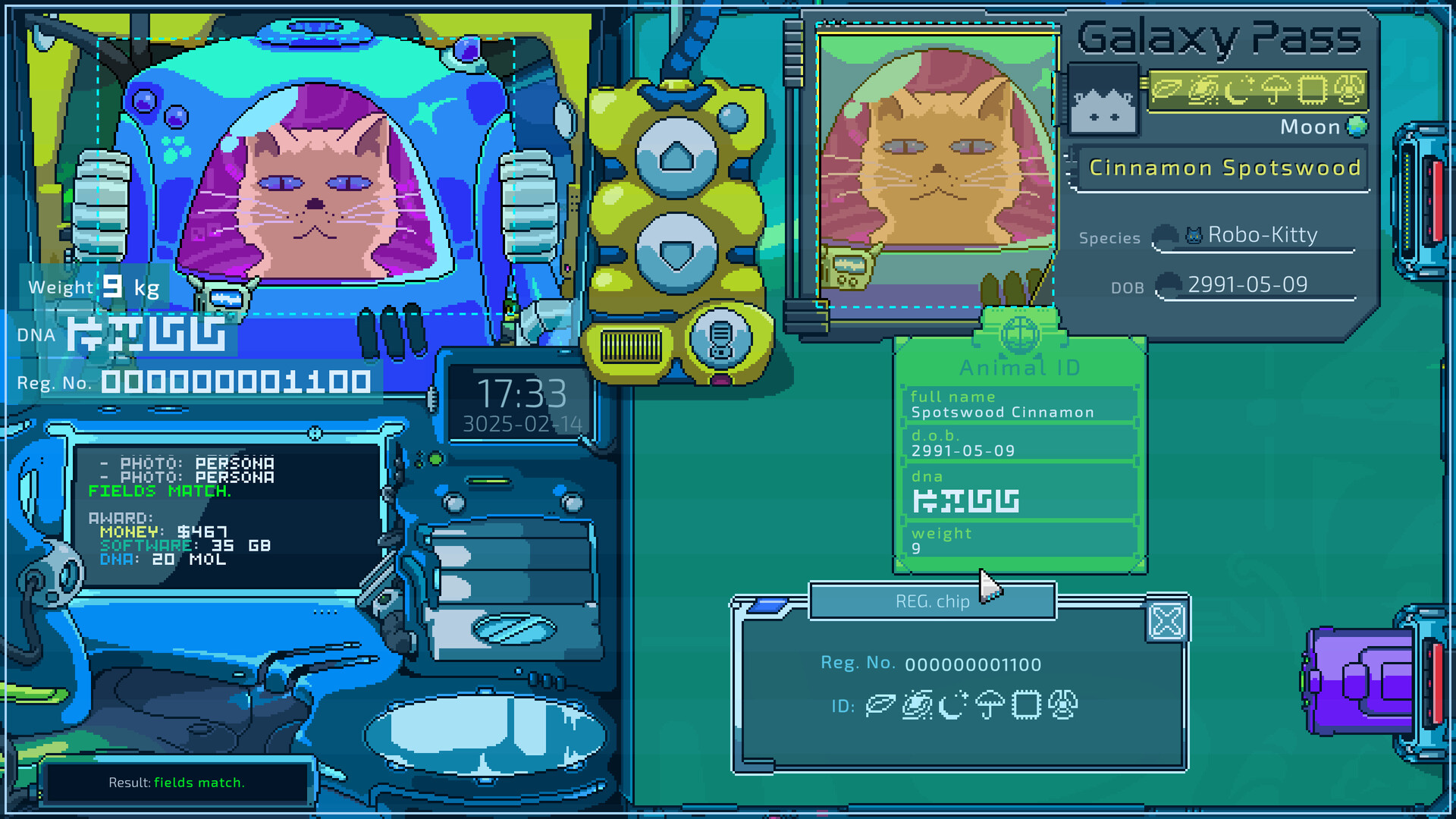Click the radiation fan icon in the ID row
Viewport: 1456px width, 819px height.
1063,704
